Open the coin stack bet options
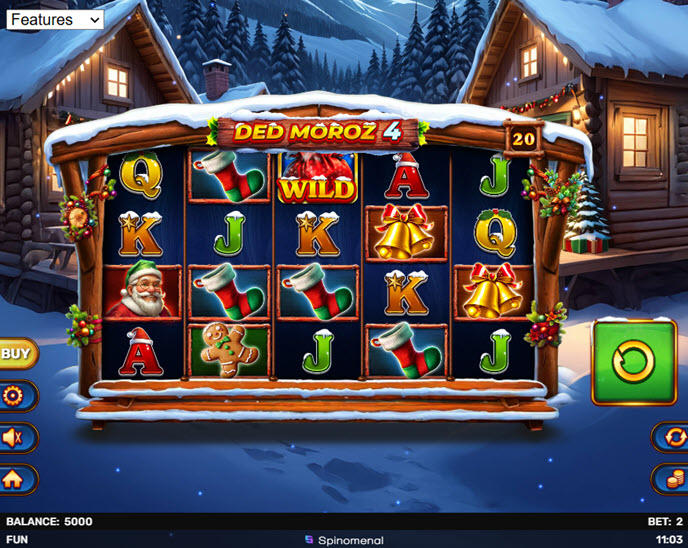Image resolution: width=688 pixels, height=548 pixels. (x=672, y=479)
